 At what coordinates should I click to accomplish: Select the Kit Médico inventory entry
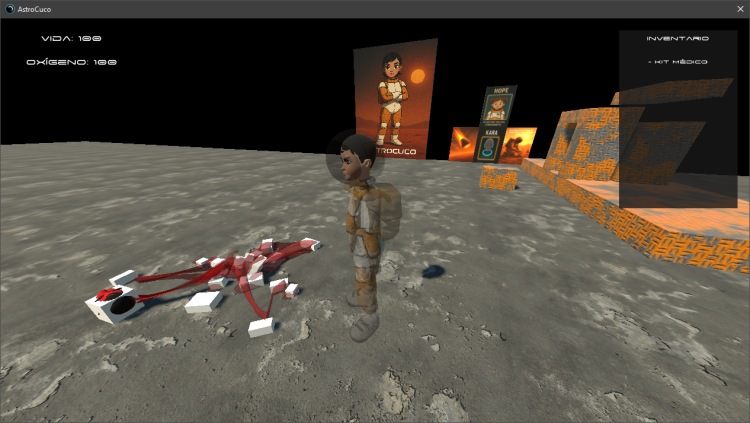point(679,62)
